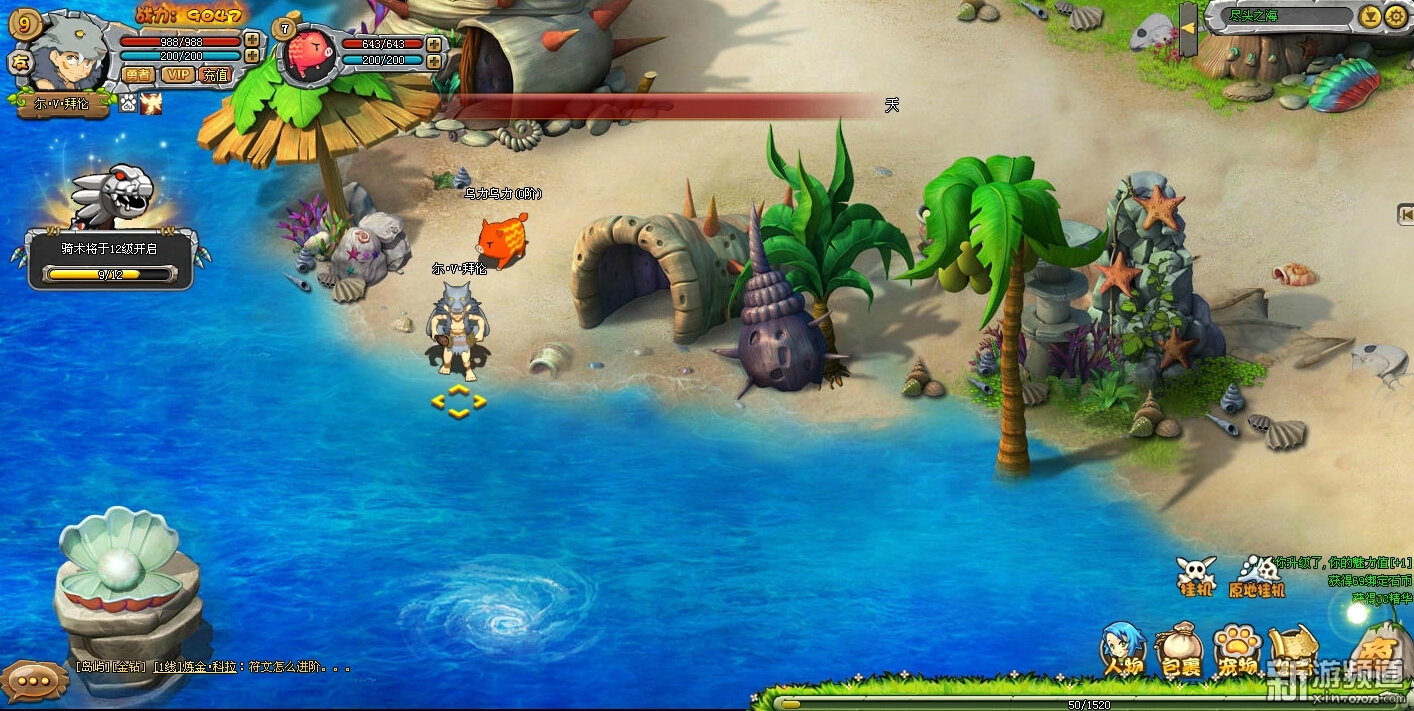Image resolution: width=1414 pixels, height=711 pixels.
Task: Open the 充值 recharge shop
Action: 215,74
